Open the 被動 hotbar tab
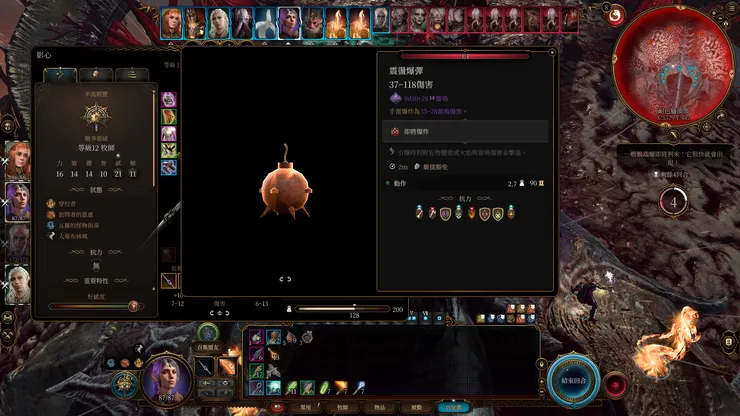Screen dimensions: 740x416 click(416, 408)
